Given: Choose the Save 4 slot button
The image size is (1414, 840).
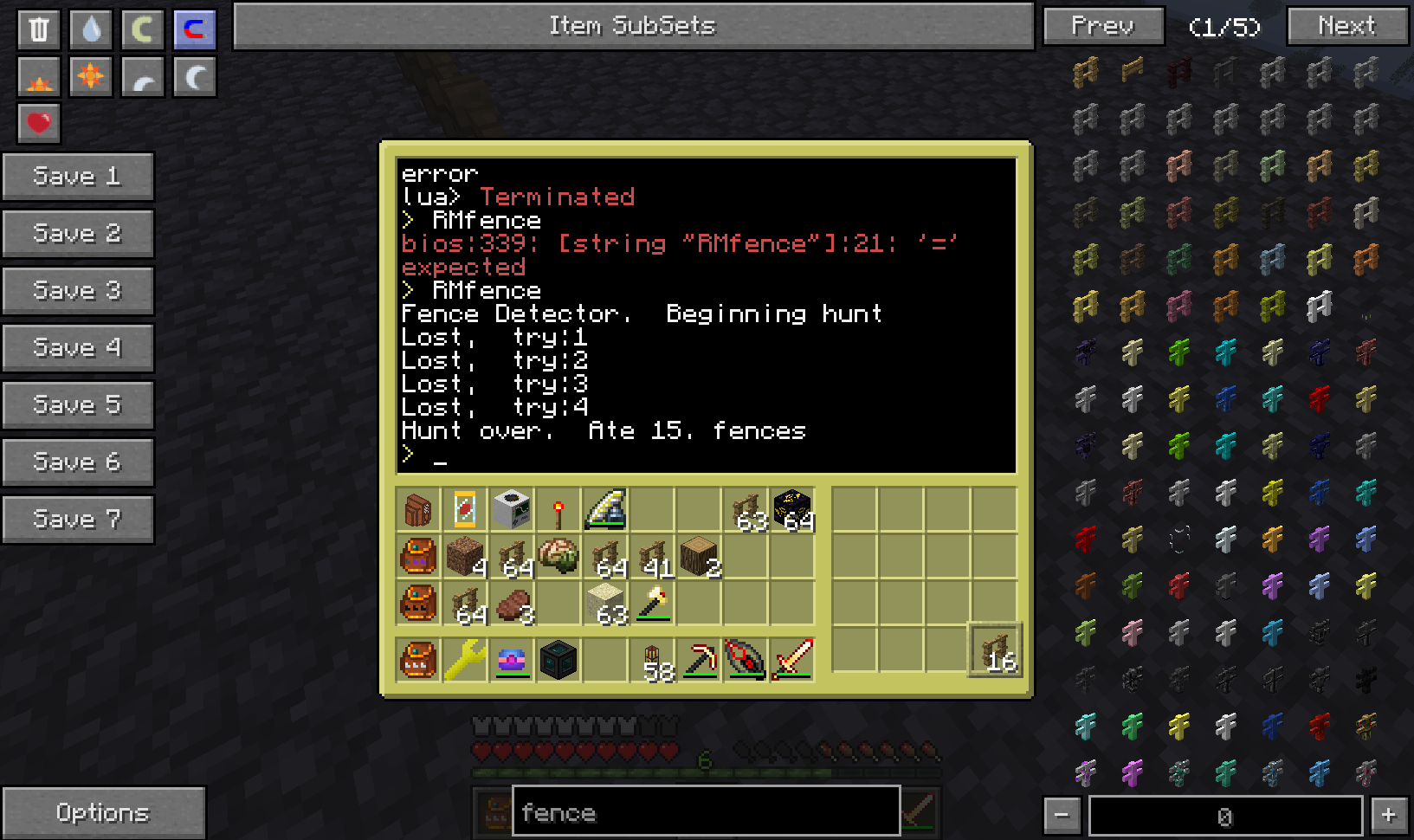Looking at the screenshot, I should 77,348.
